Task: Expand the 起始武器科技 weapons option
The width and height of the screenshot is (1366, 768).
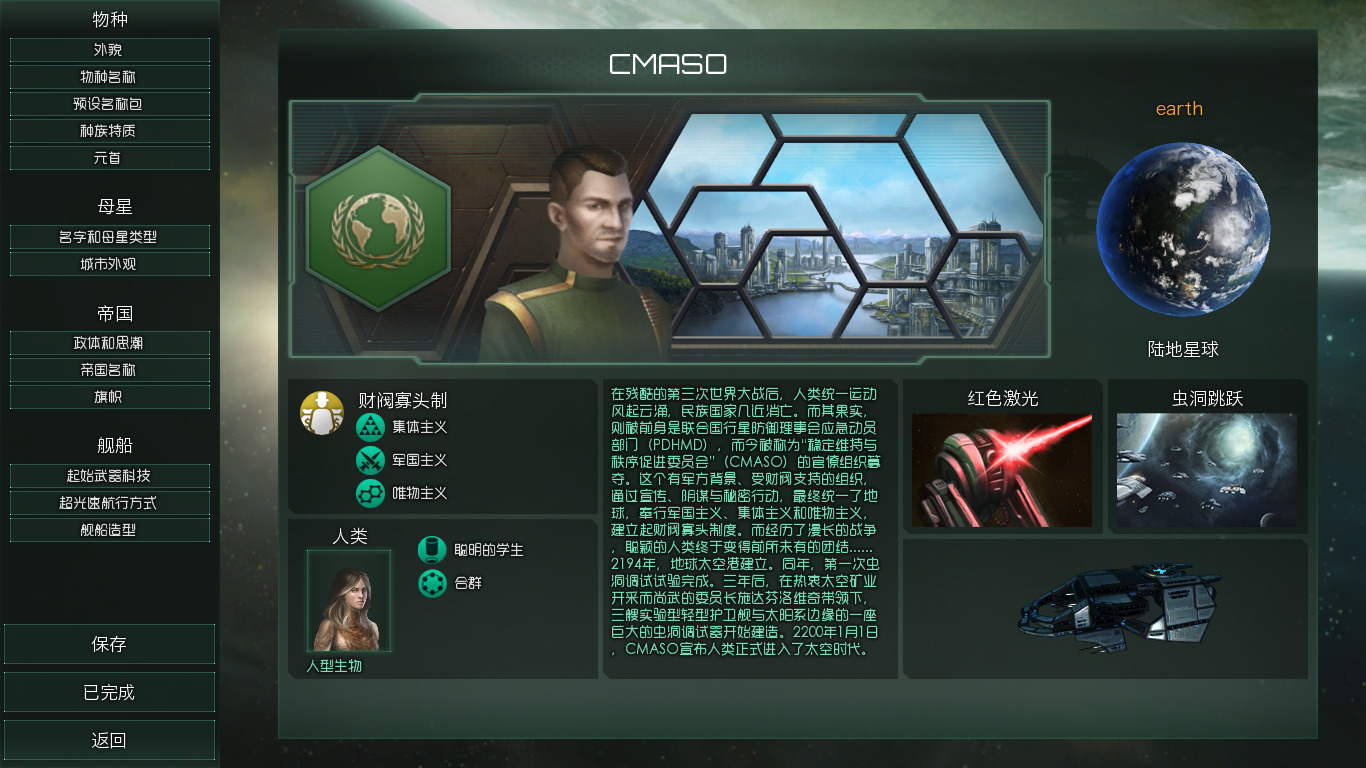Action: [x=109, y=476]
